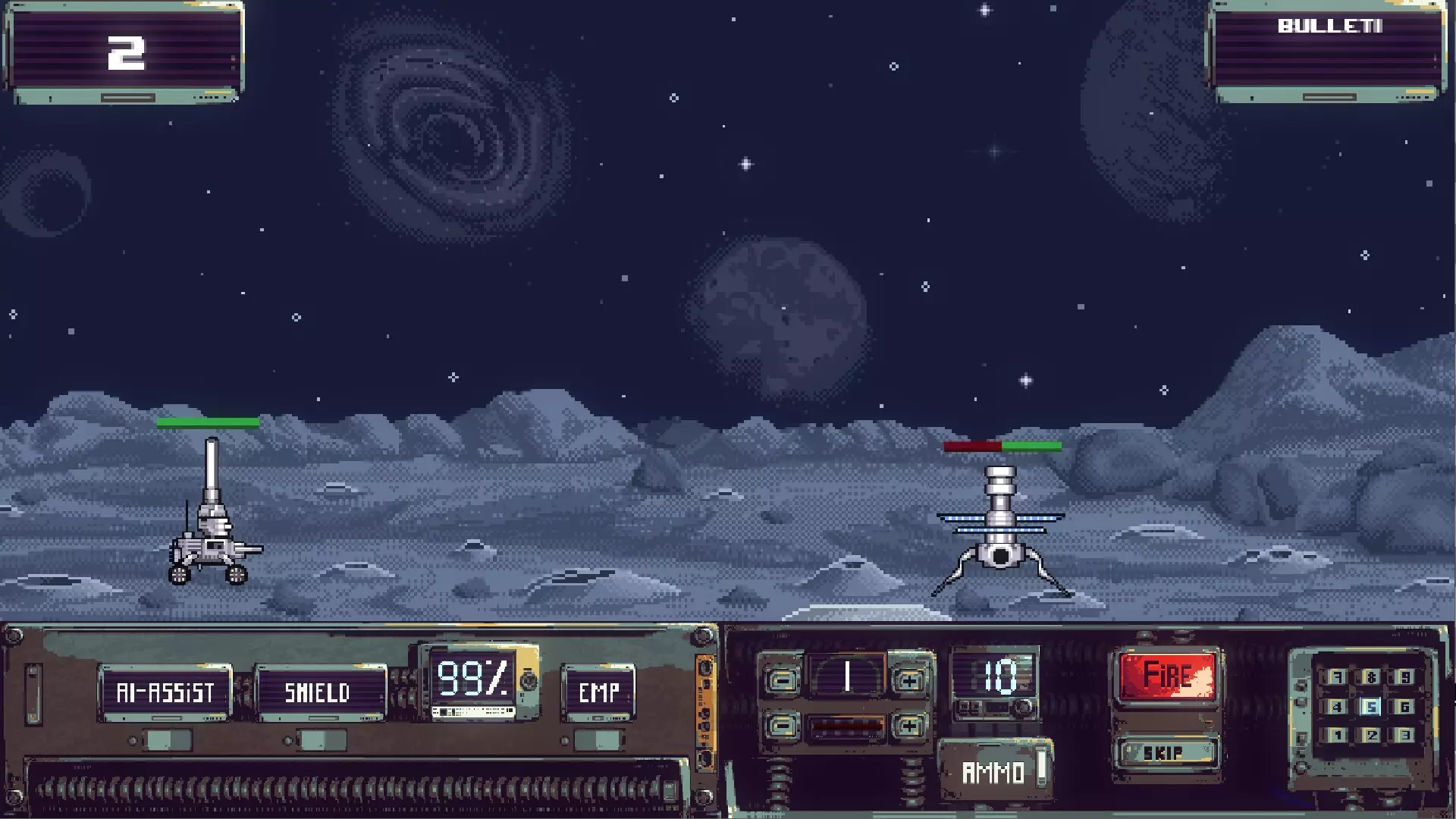
Task: Click key 3 on the numeric keypad
Action: point(1404,735)
